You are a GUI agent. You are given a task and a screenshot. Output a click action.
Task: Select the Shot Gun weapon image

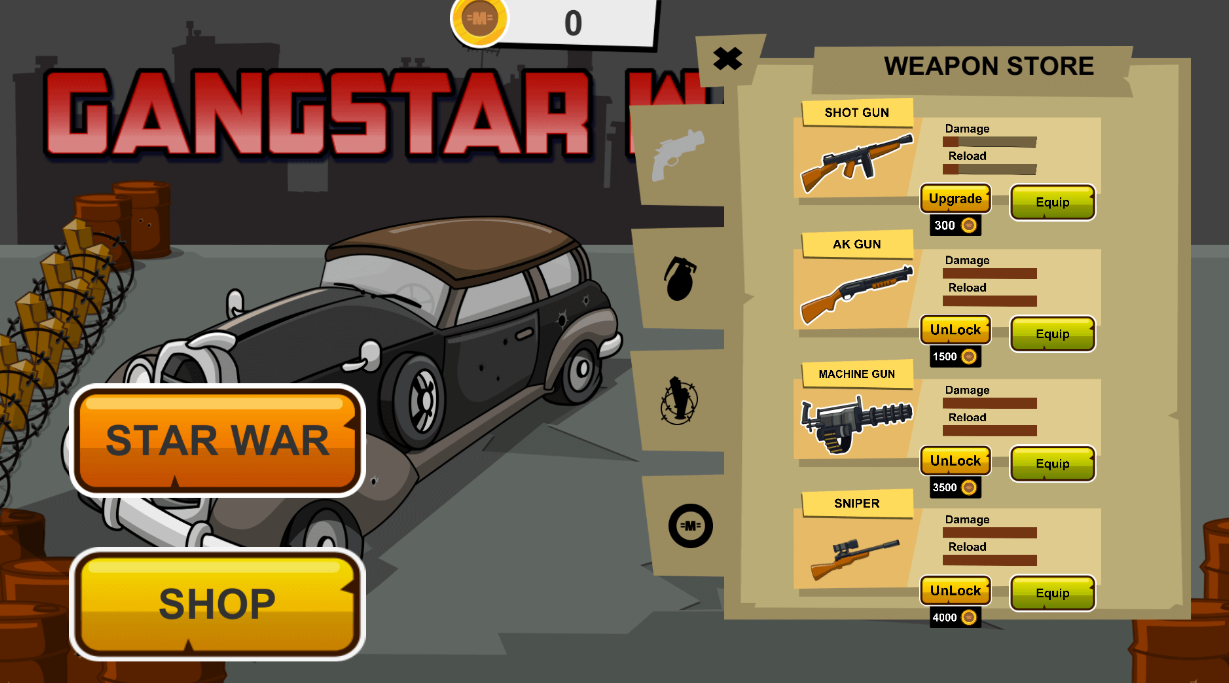tap(856, 162)
